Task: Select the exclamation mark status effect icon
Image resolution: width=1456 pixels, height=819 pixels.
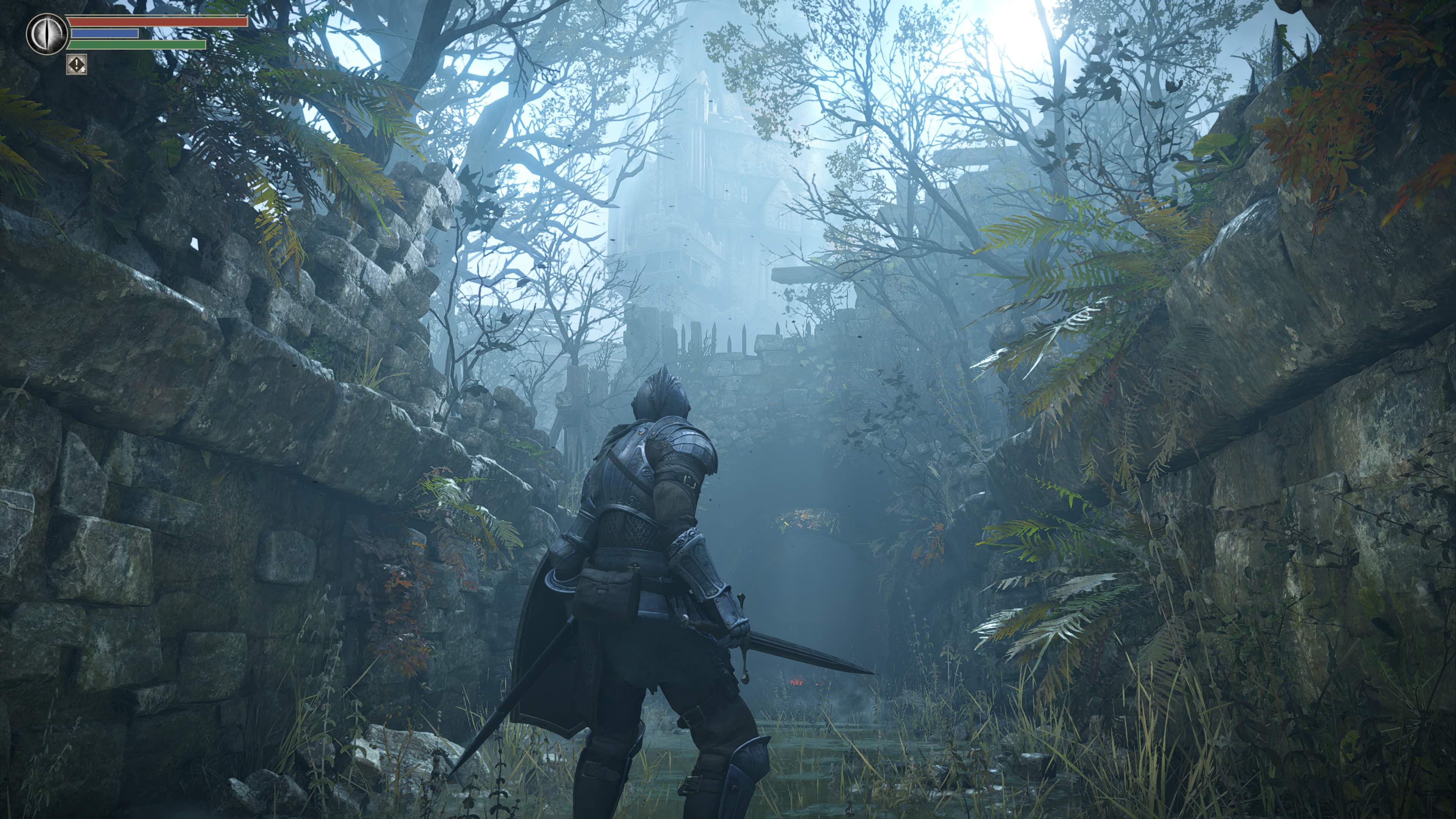Action: click(x=76, y=64)
